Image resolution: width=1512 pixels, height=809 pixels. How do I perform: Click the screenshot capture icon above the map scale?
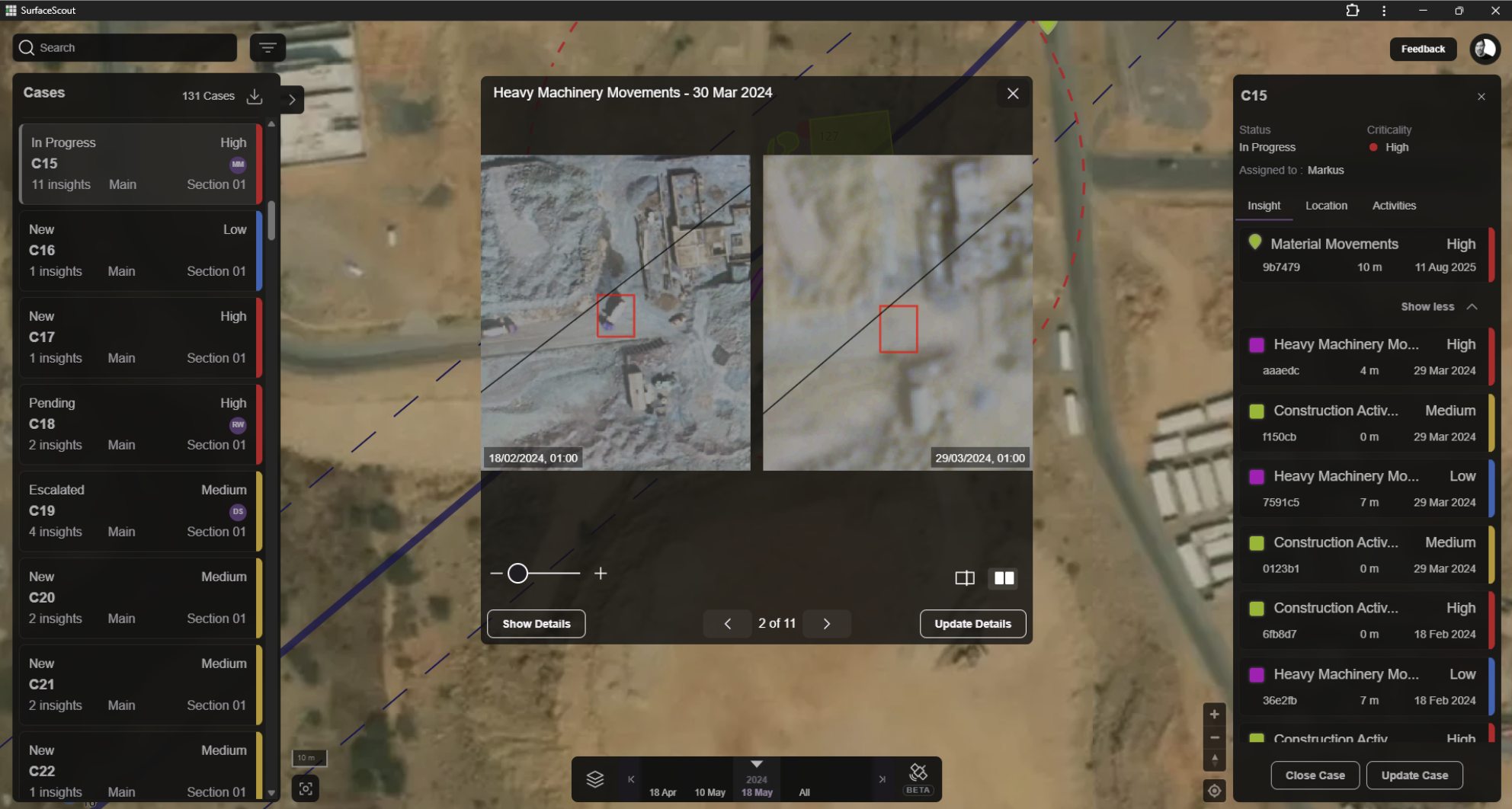pyautogui.click(x=306, y=788)
